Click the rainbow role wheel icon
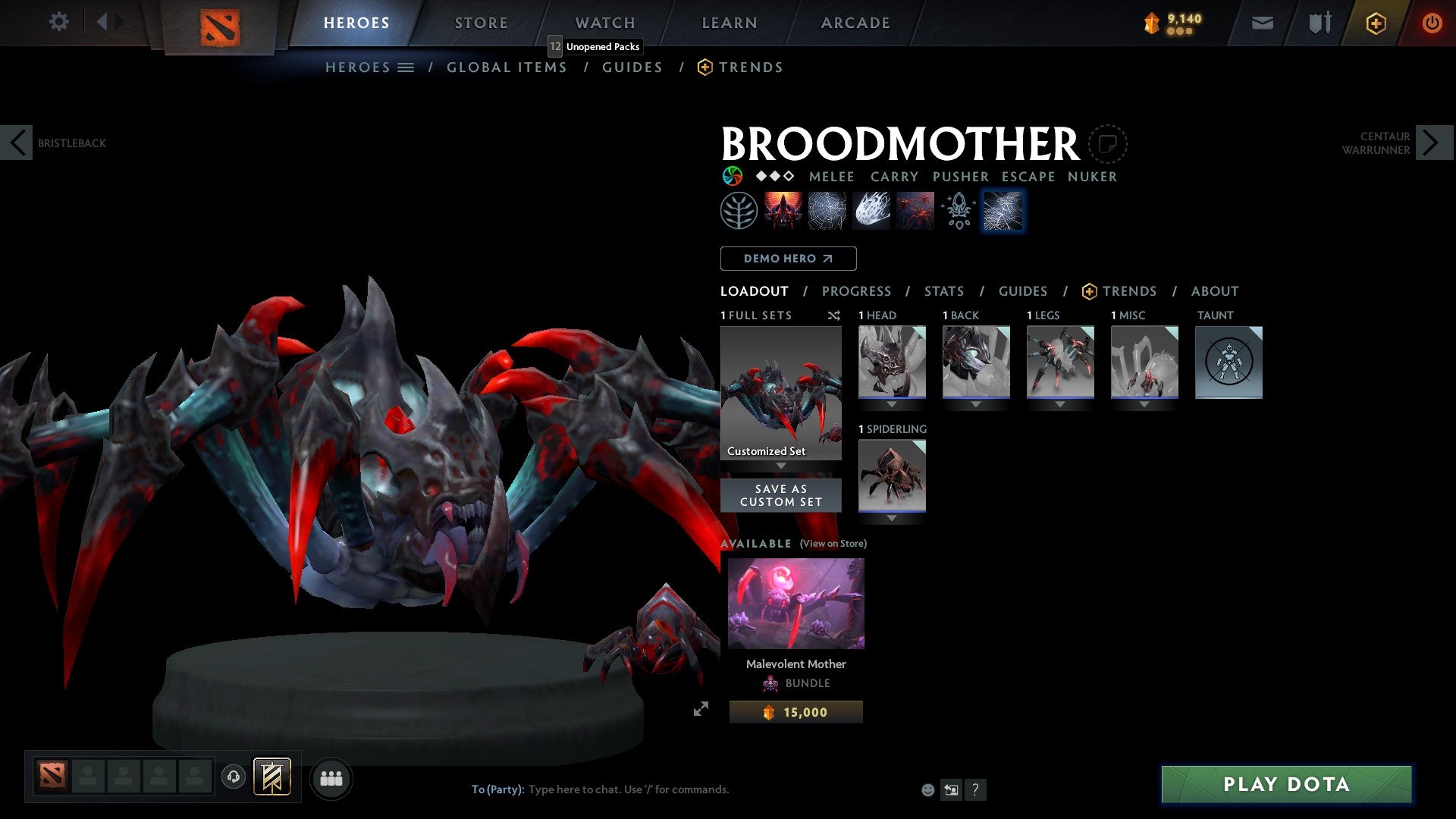The width and height of the screenshot is (1456, 819). click(732, 176)
